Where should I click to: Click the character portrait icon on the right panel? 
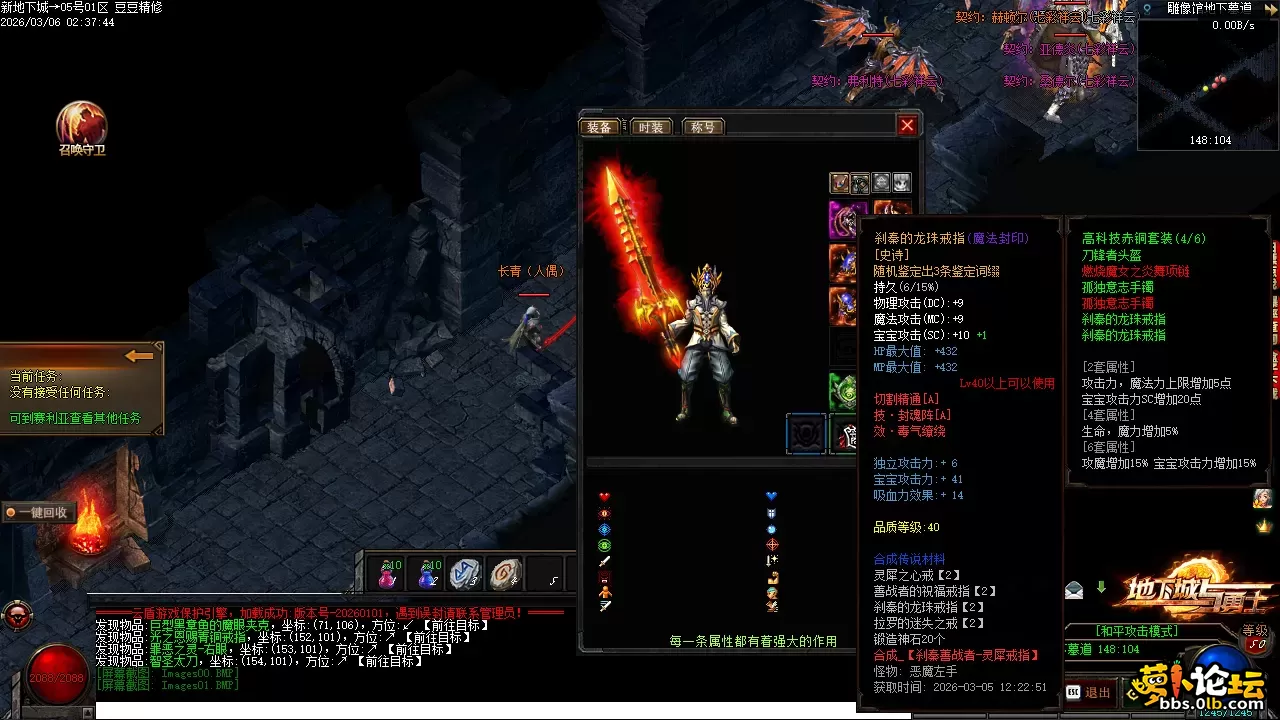(x=1261, y=498)
